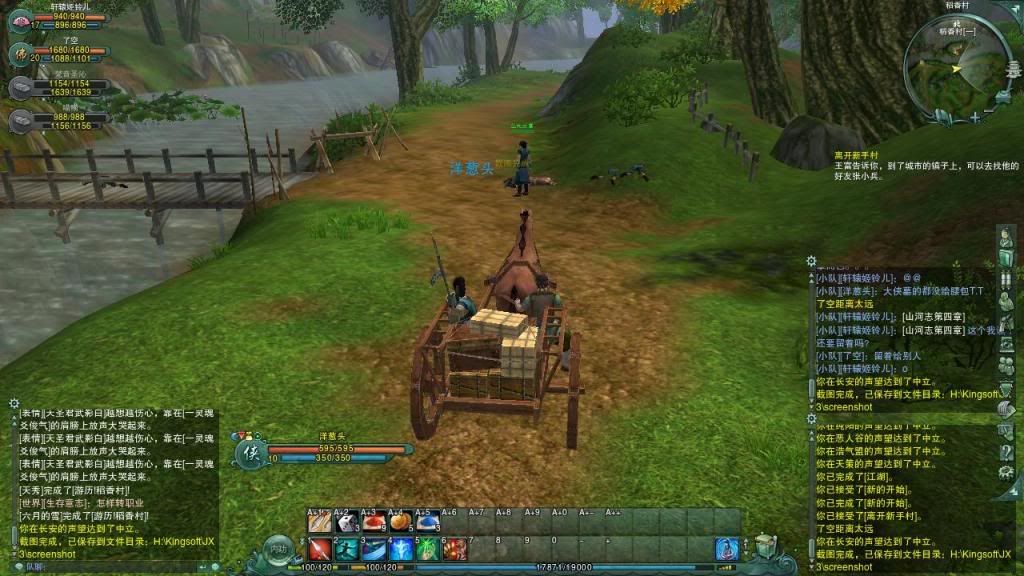Click the player portrait with 侠 emblem

coord(249,452)
